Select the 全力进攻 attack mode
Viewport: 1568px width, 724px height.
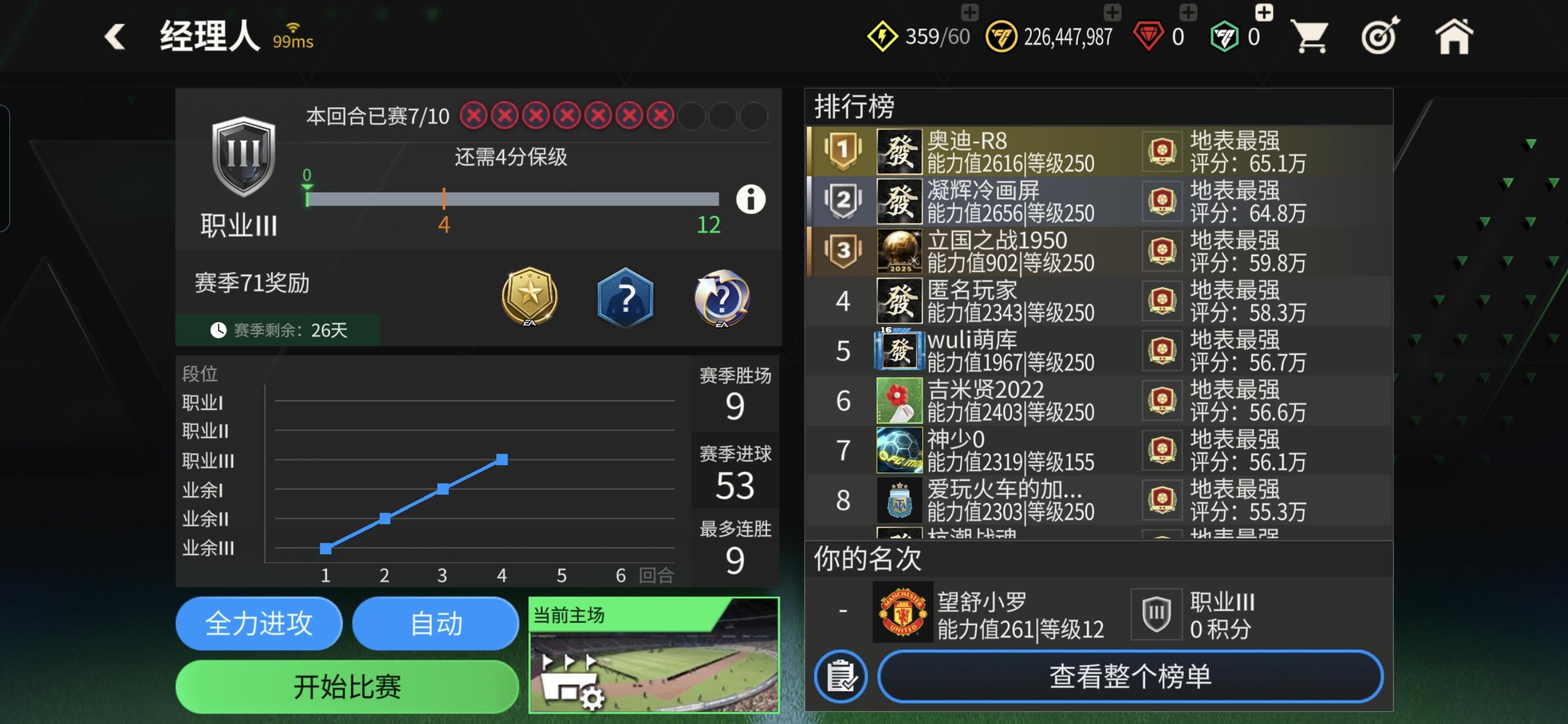point(258,623)
